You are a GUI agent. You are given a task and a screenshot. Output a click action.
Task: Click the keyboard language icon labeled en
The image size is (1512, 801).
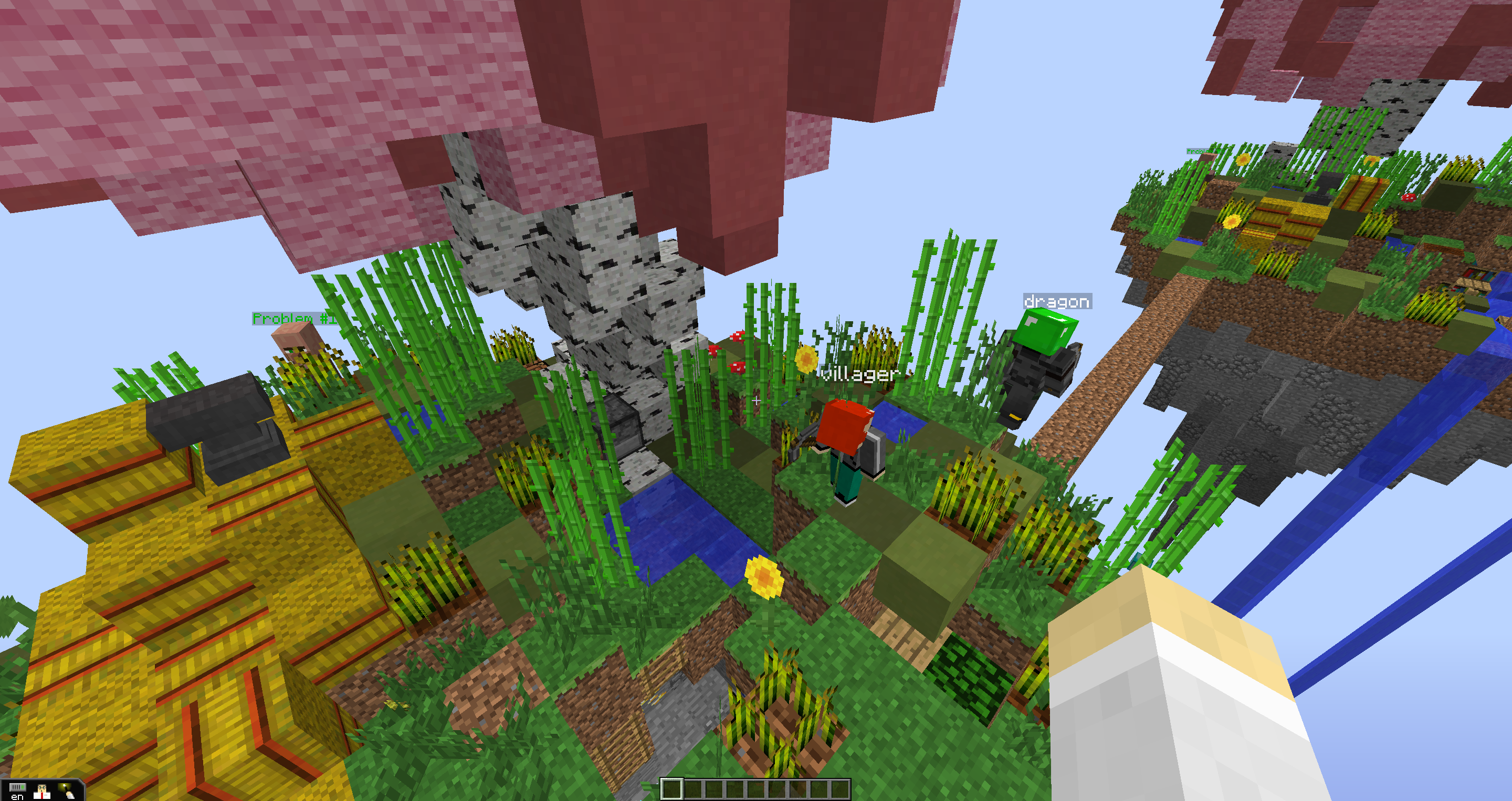[17, 791]
